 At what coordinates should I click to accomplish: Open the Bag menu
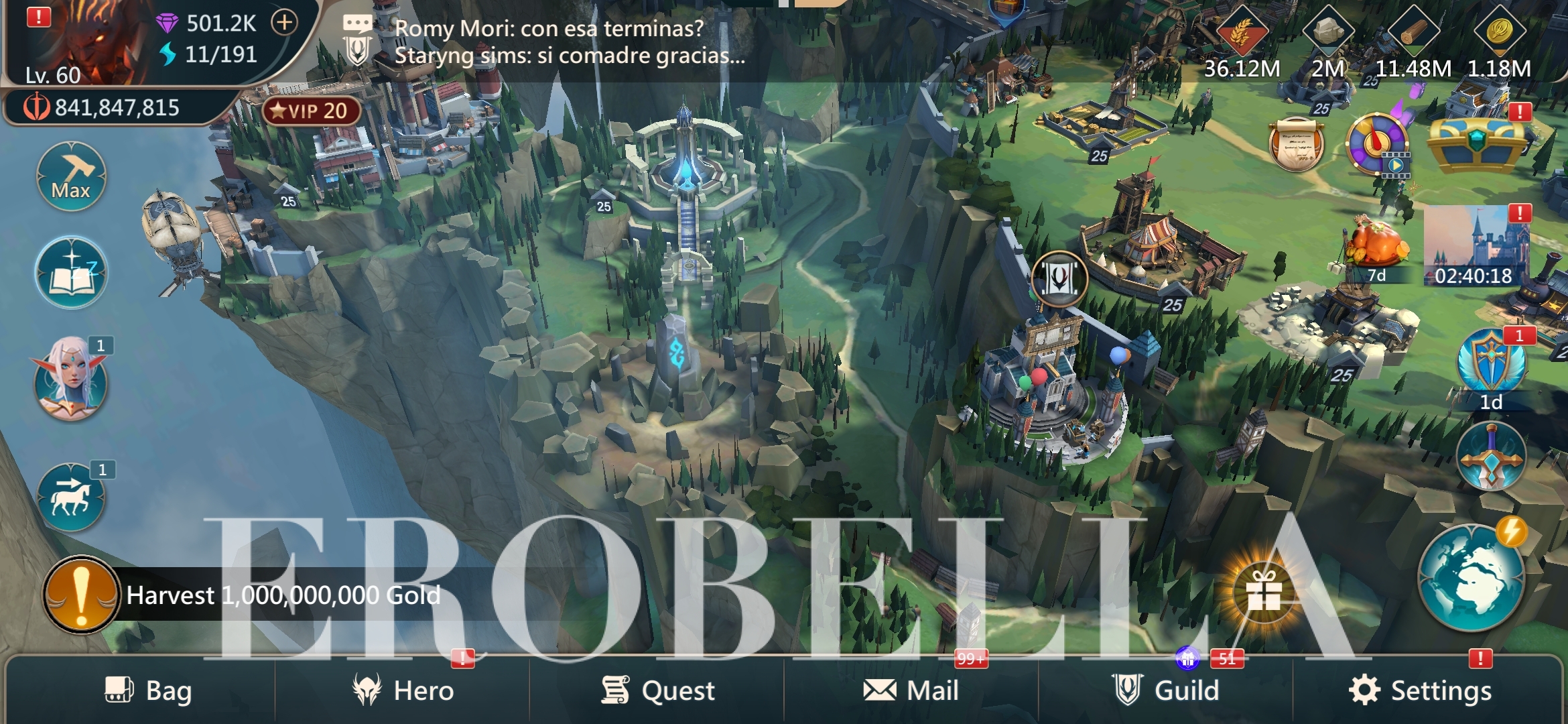(149, 690)
